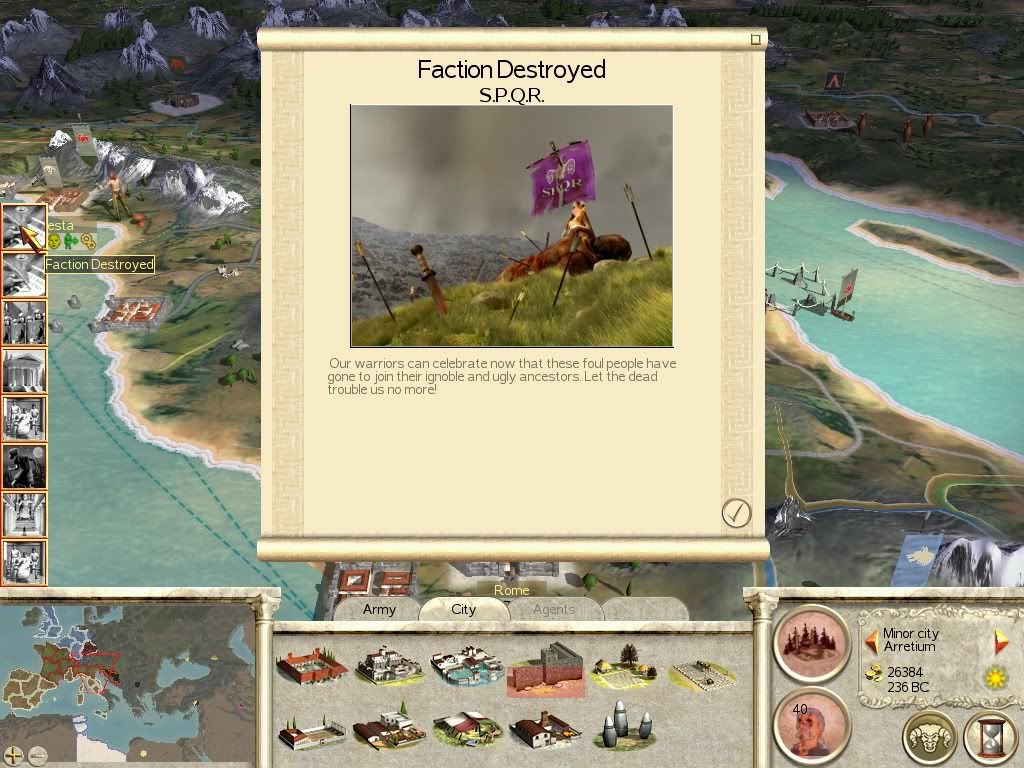End the turn with the hourglass button
Screen dimensions: 1024x768
click(x=989, y=739)
